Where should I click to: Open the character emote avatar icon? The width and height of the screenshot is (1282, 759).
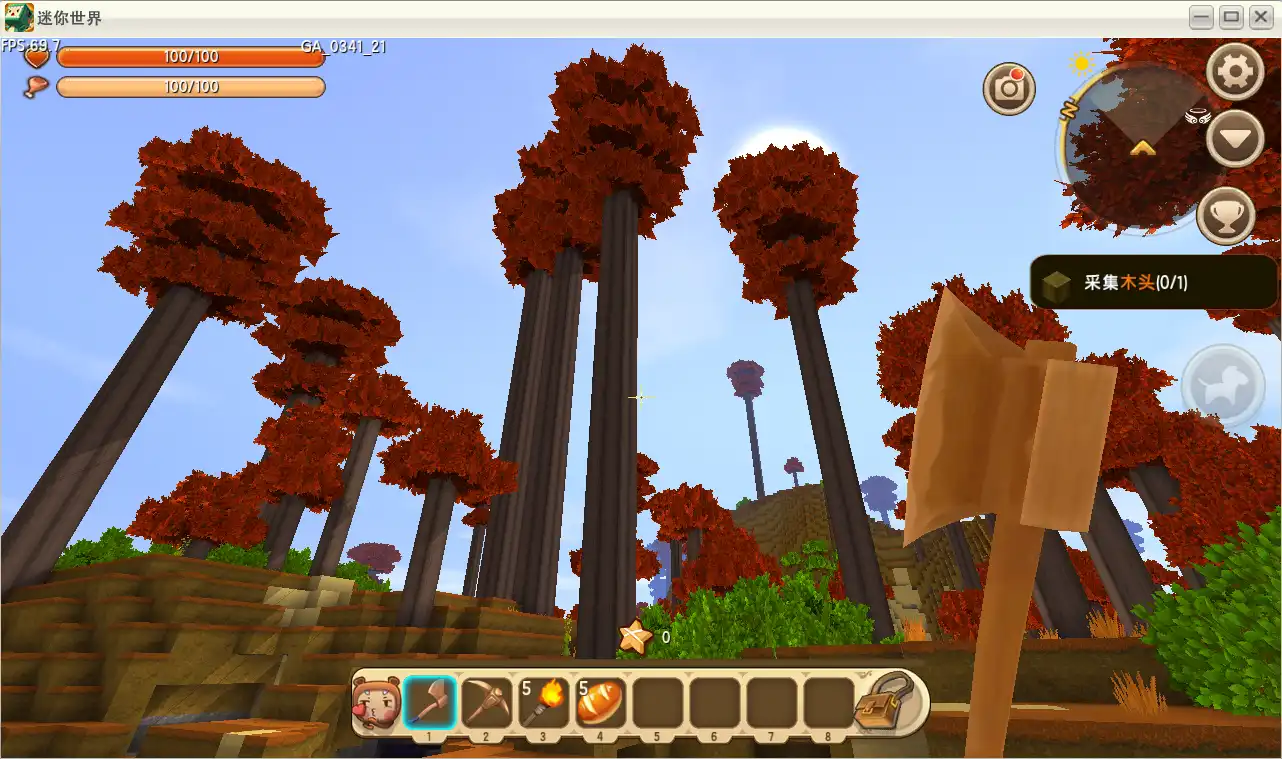click(x=374, y=703)
